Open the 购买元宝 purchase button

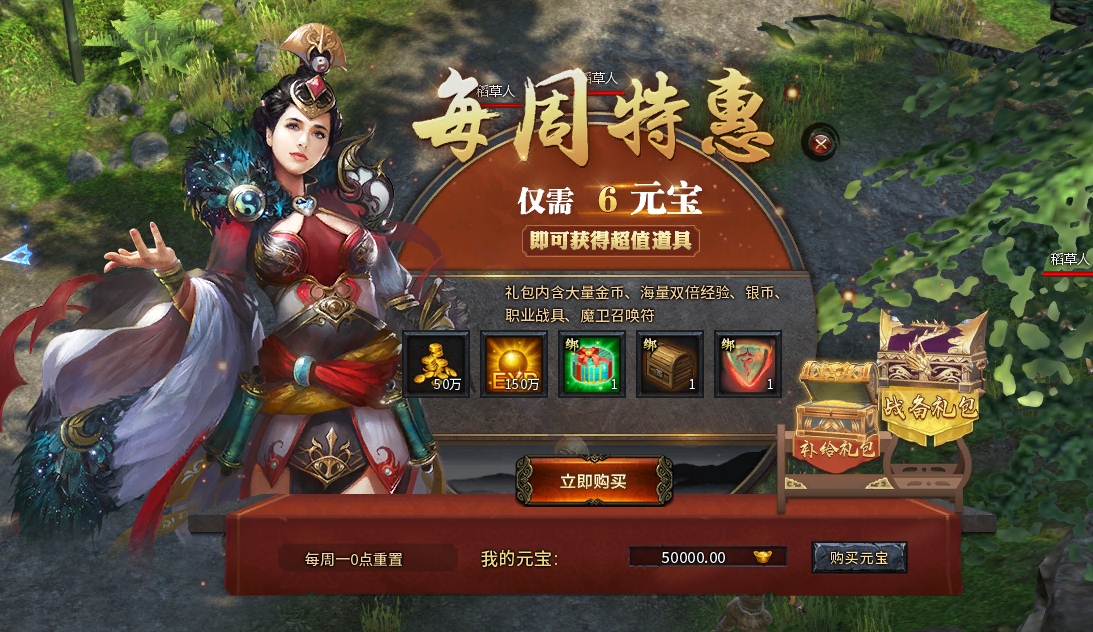(859, 558)
